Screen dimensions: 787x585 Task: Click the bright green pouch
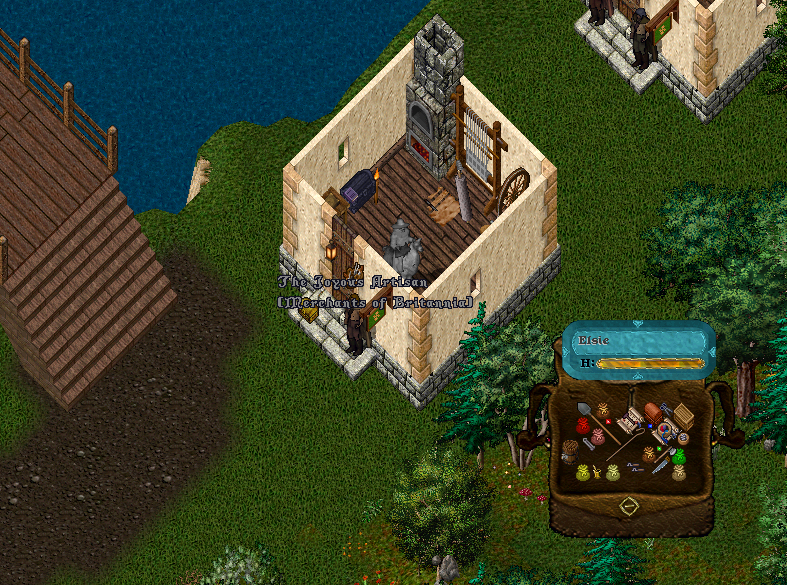pos(679,457)
